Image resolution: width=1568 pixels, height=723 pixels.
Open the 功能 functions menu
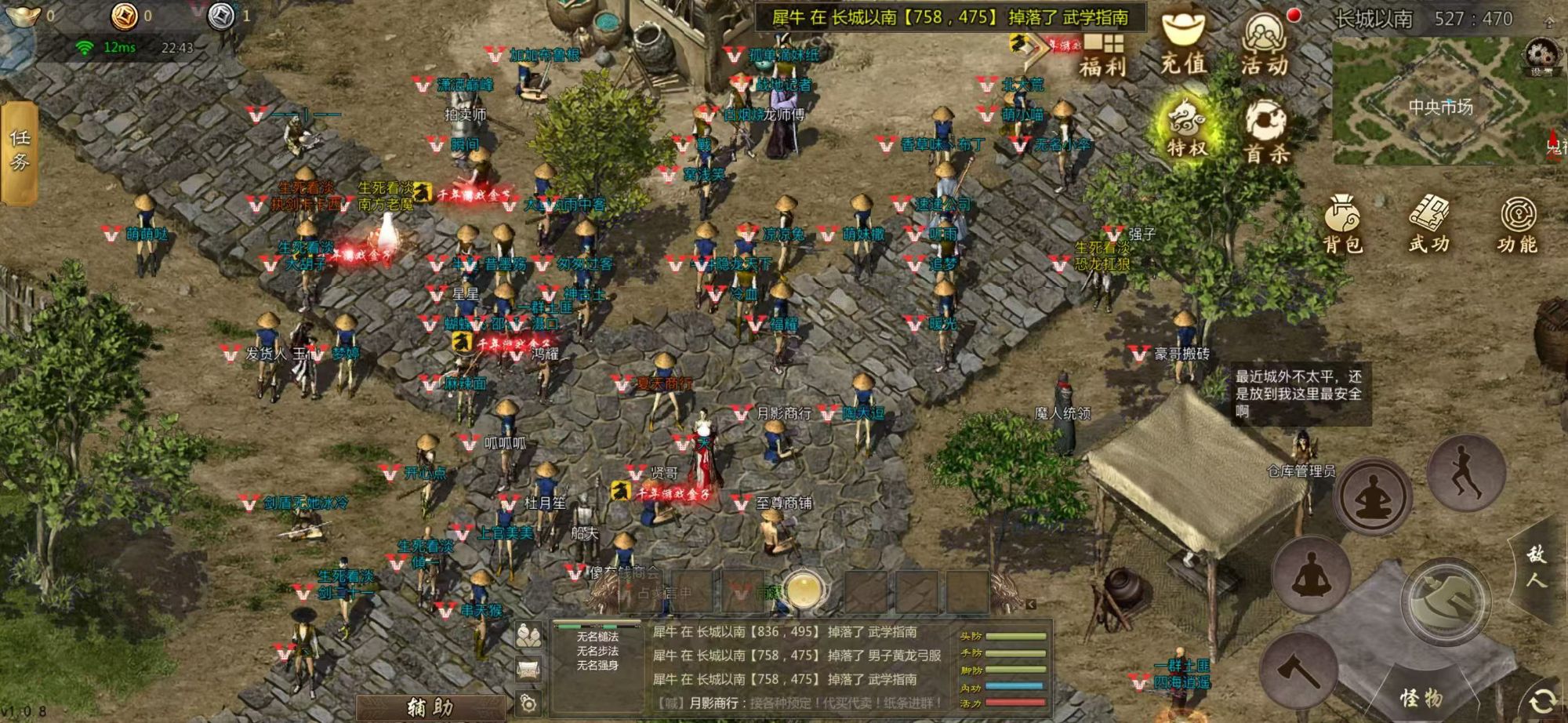tap(1517, 224)
